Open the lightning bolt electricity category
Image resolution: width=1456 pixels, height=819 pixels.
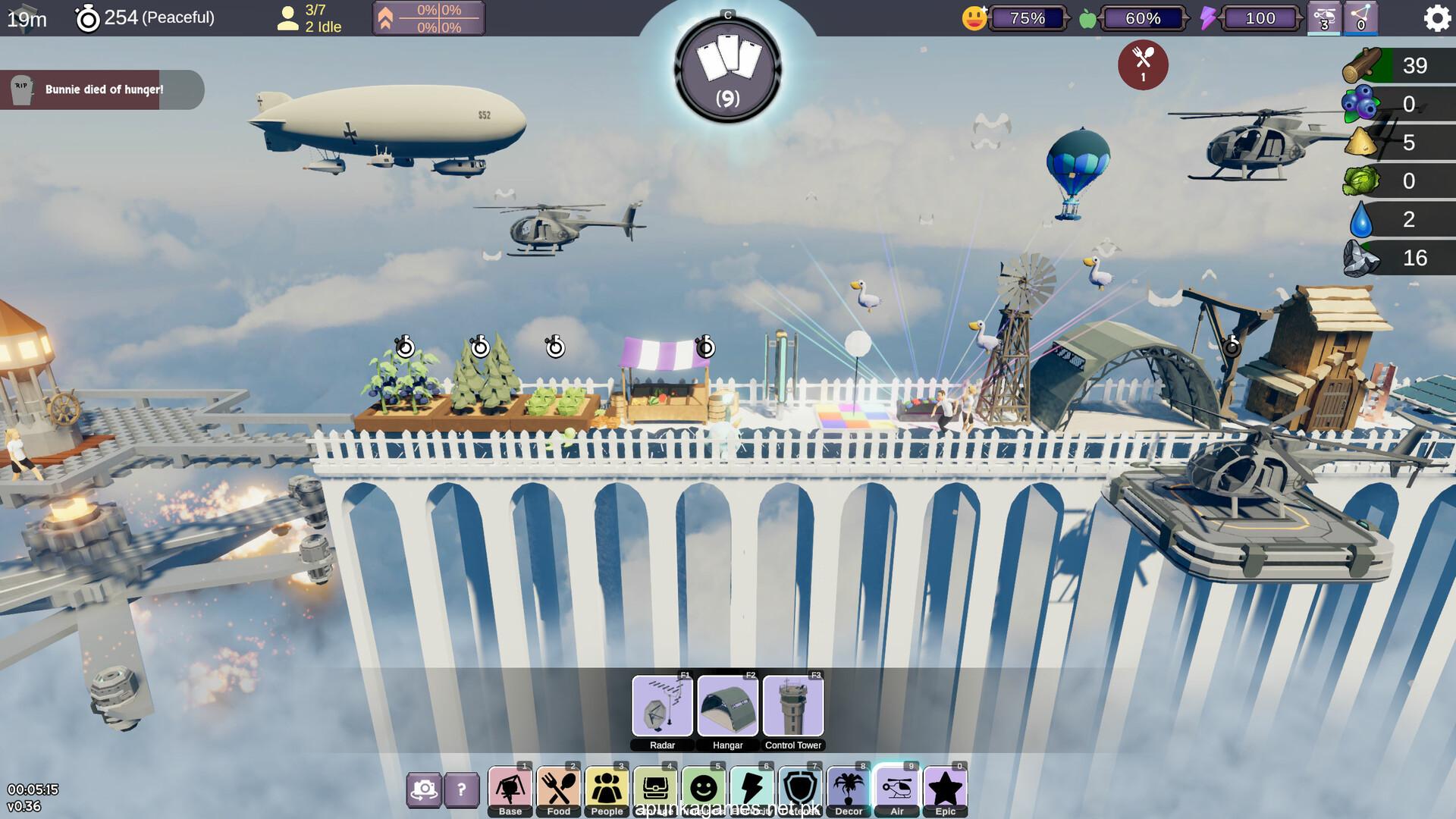(752, 789)
